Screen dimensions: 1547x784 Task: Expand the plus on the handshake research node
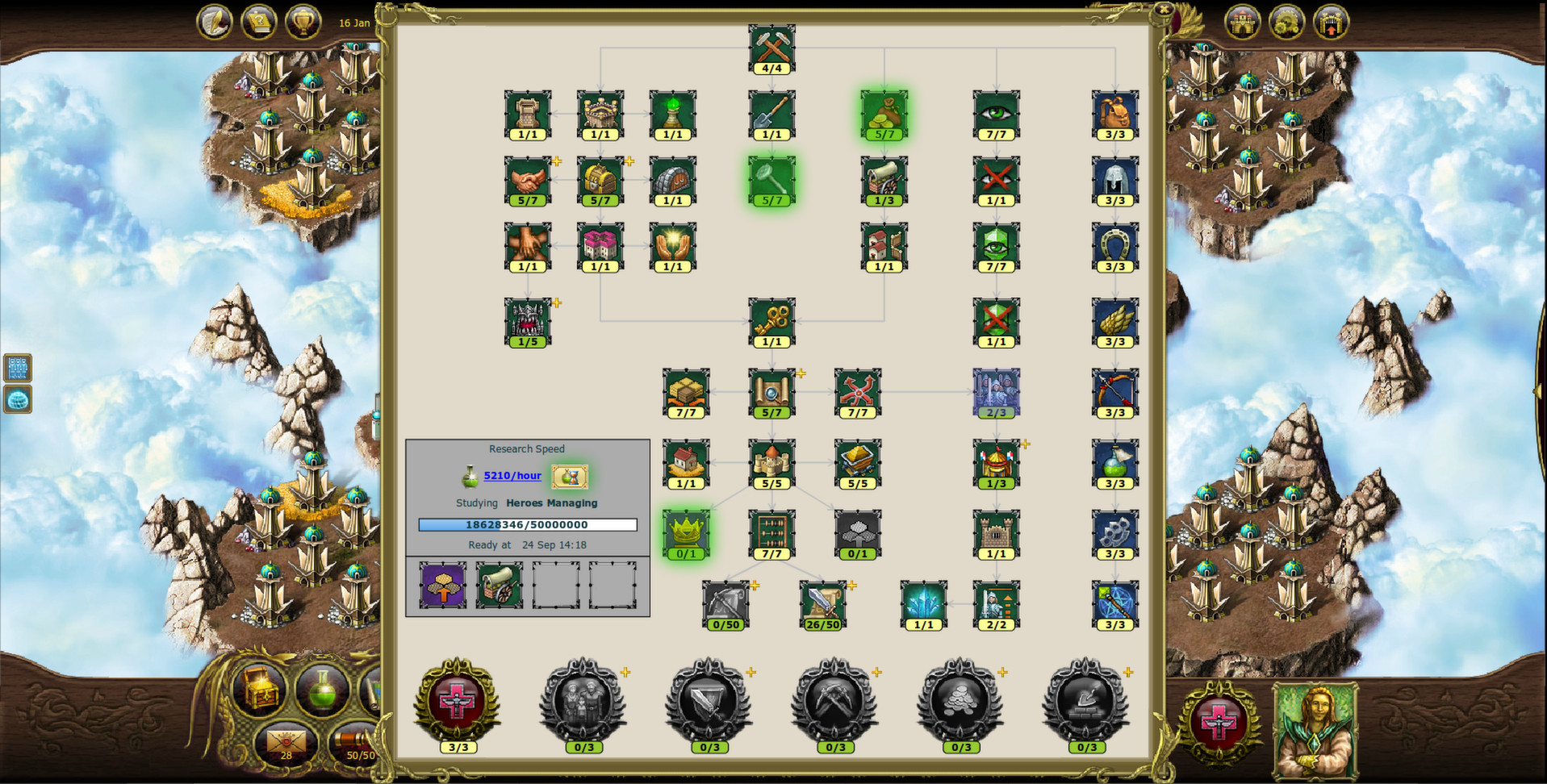556,161
